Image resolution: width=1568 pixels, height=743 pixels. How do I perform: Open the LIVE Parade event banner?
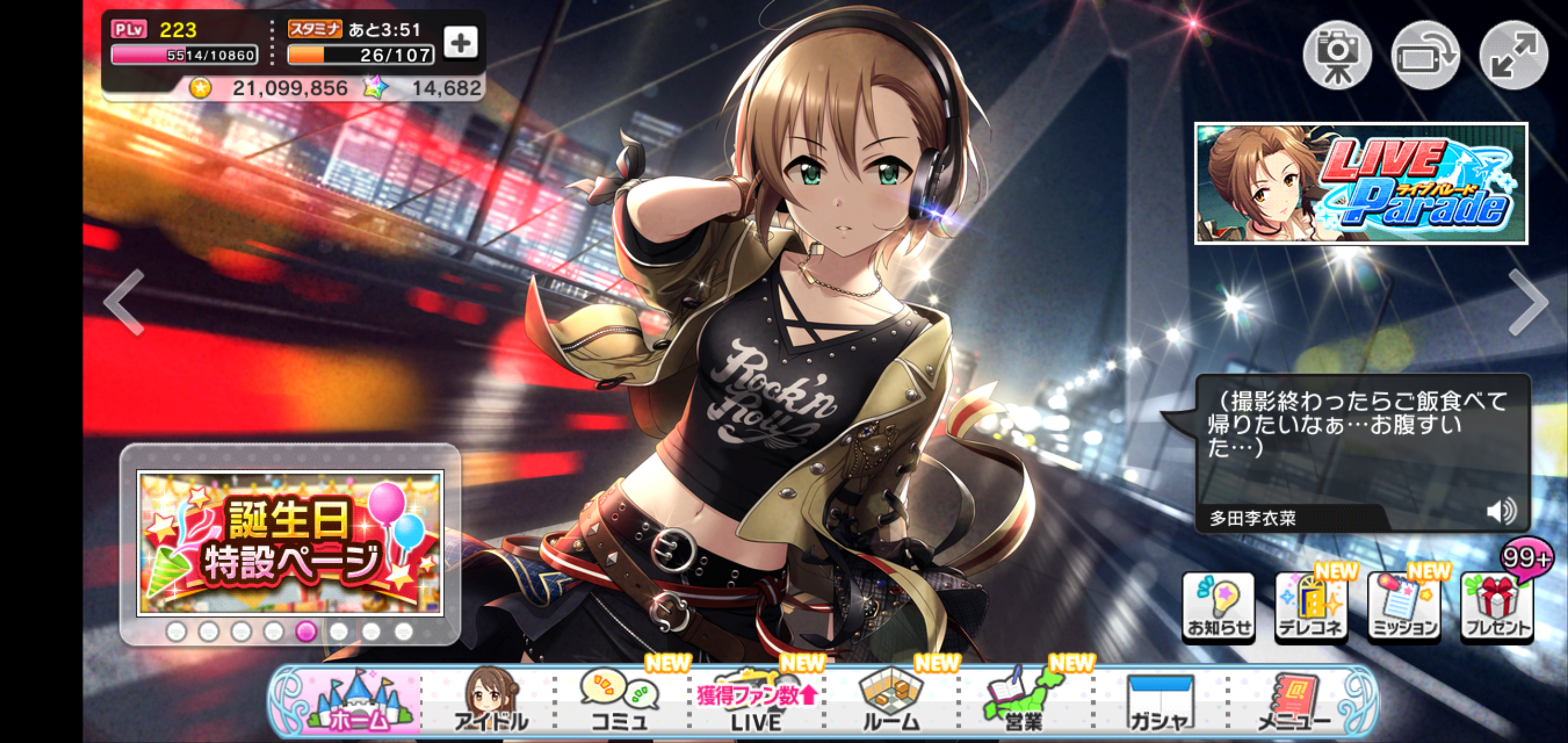(1361, 183)
